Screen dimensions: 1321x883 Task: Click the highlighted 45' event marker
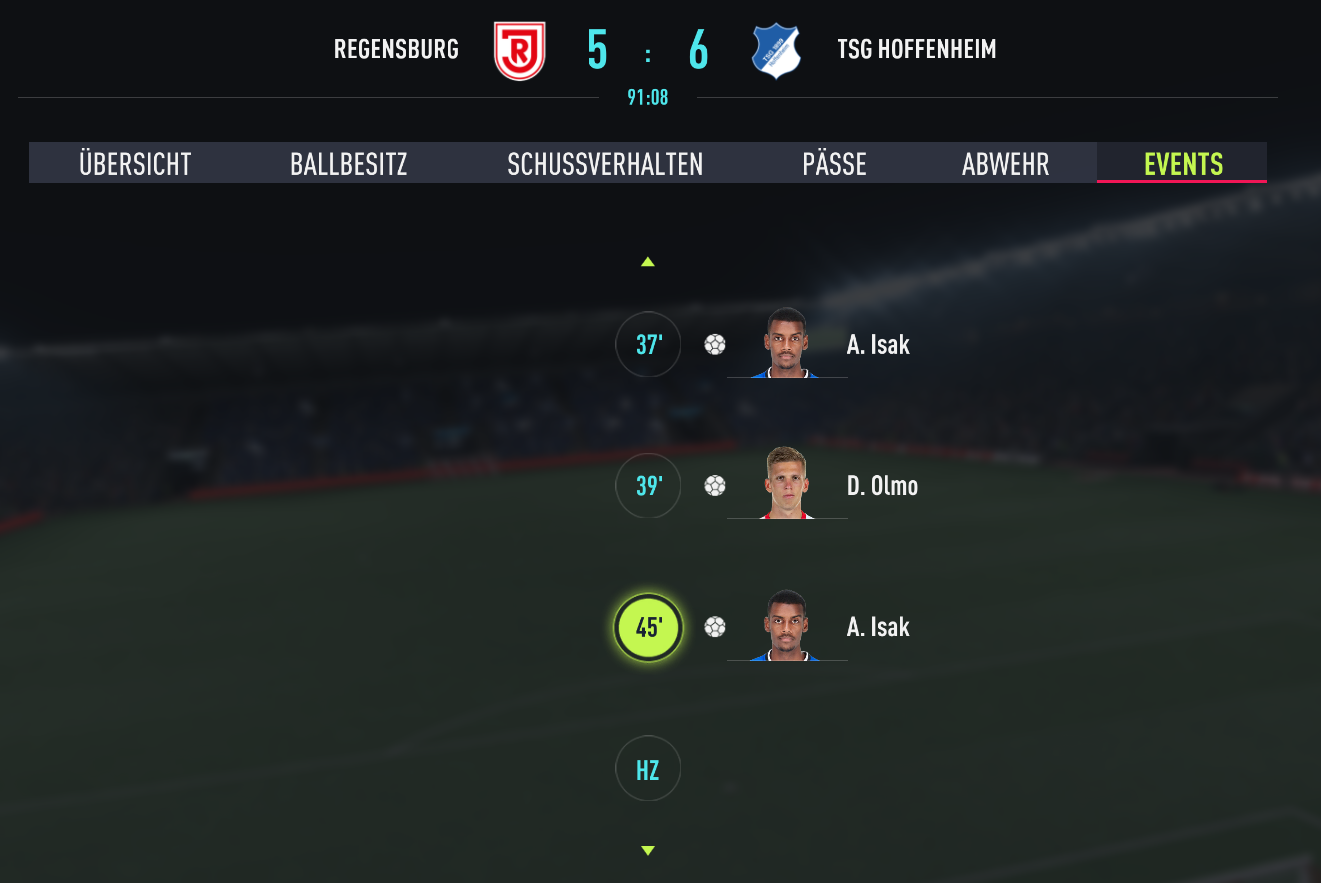[648, 628]
